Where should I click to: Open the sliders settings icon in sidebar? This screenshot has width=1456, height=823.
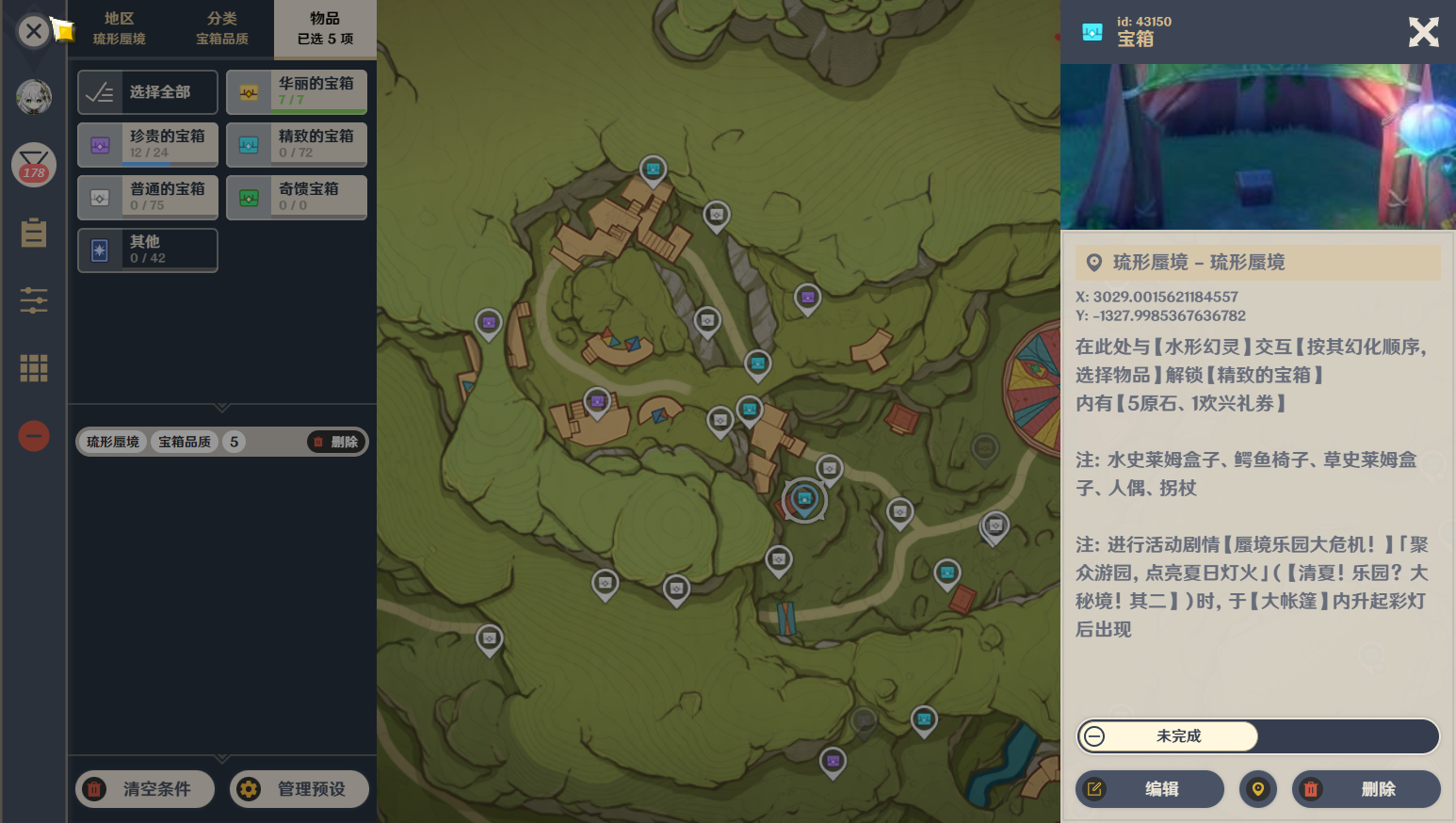tap(33, 300)
